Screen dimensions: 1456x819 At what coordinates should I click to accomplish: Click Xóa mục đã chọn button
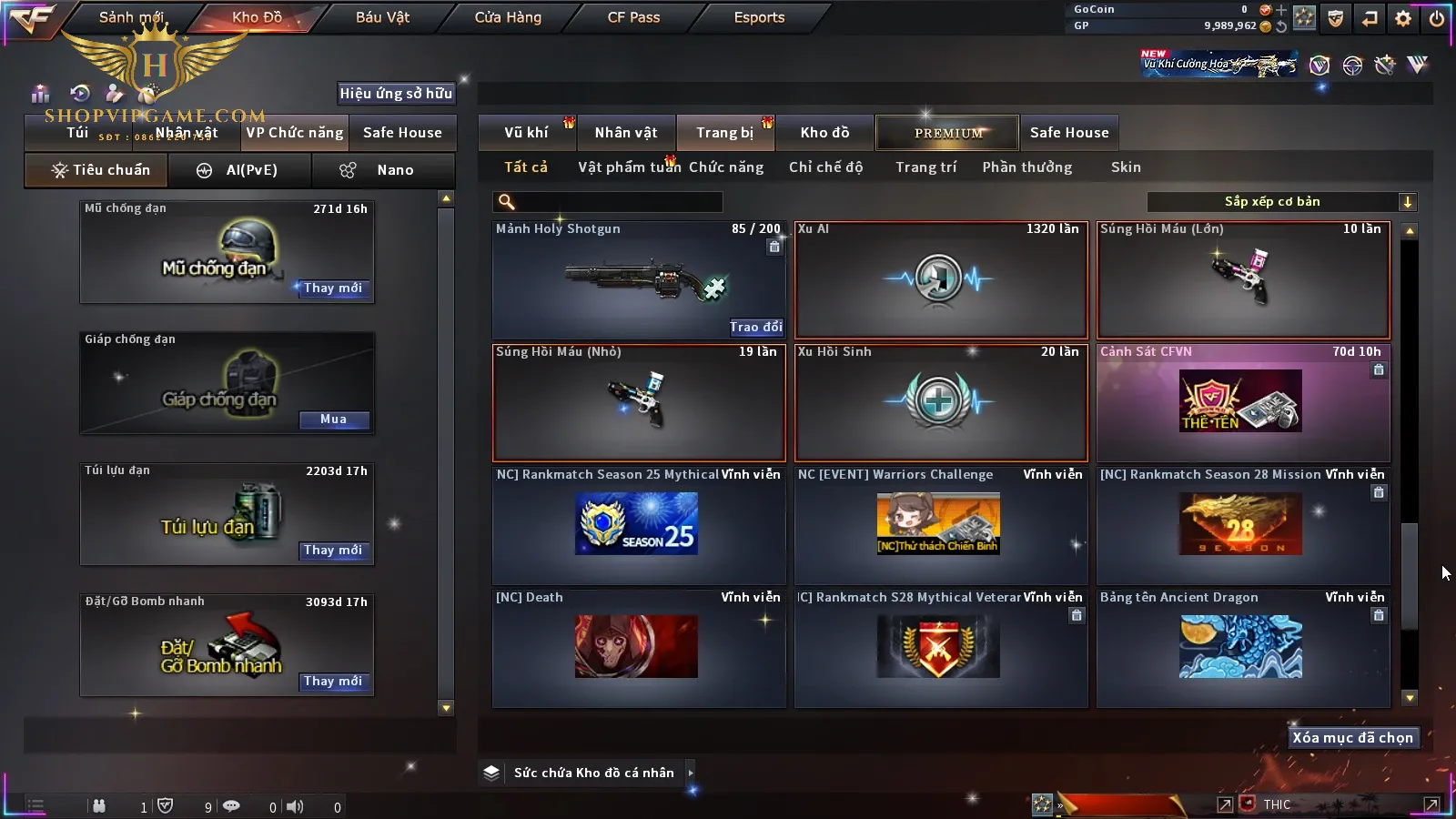pyautogui.click(x=1352, y=738)
